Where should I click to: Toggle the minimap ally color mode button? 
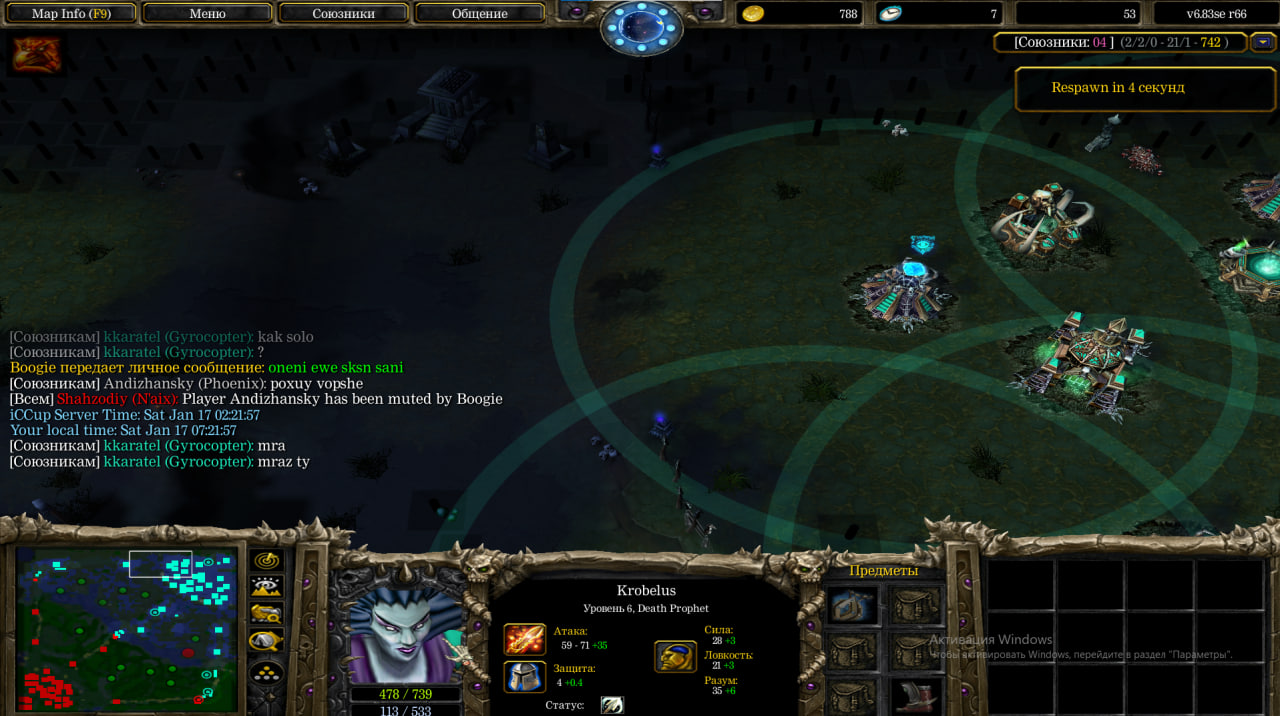(267, 614)
